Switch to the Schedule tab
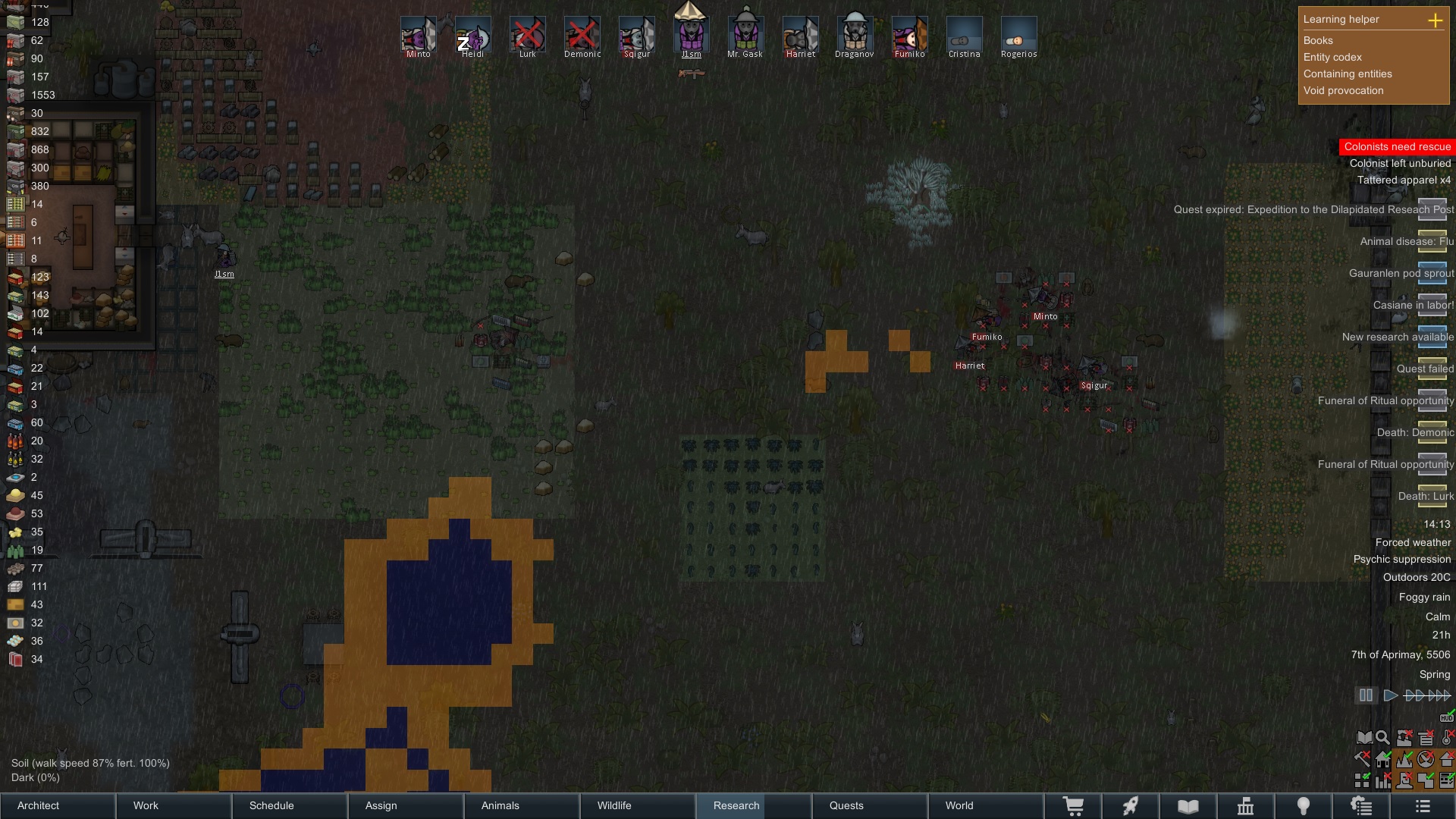 [x=290, y=805]
